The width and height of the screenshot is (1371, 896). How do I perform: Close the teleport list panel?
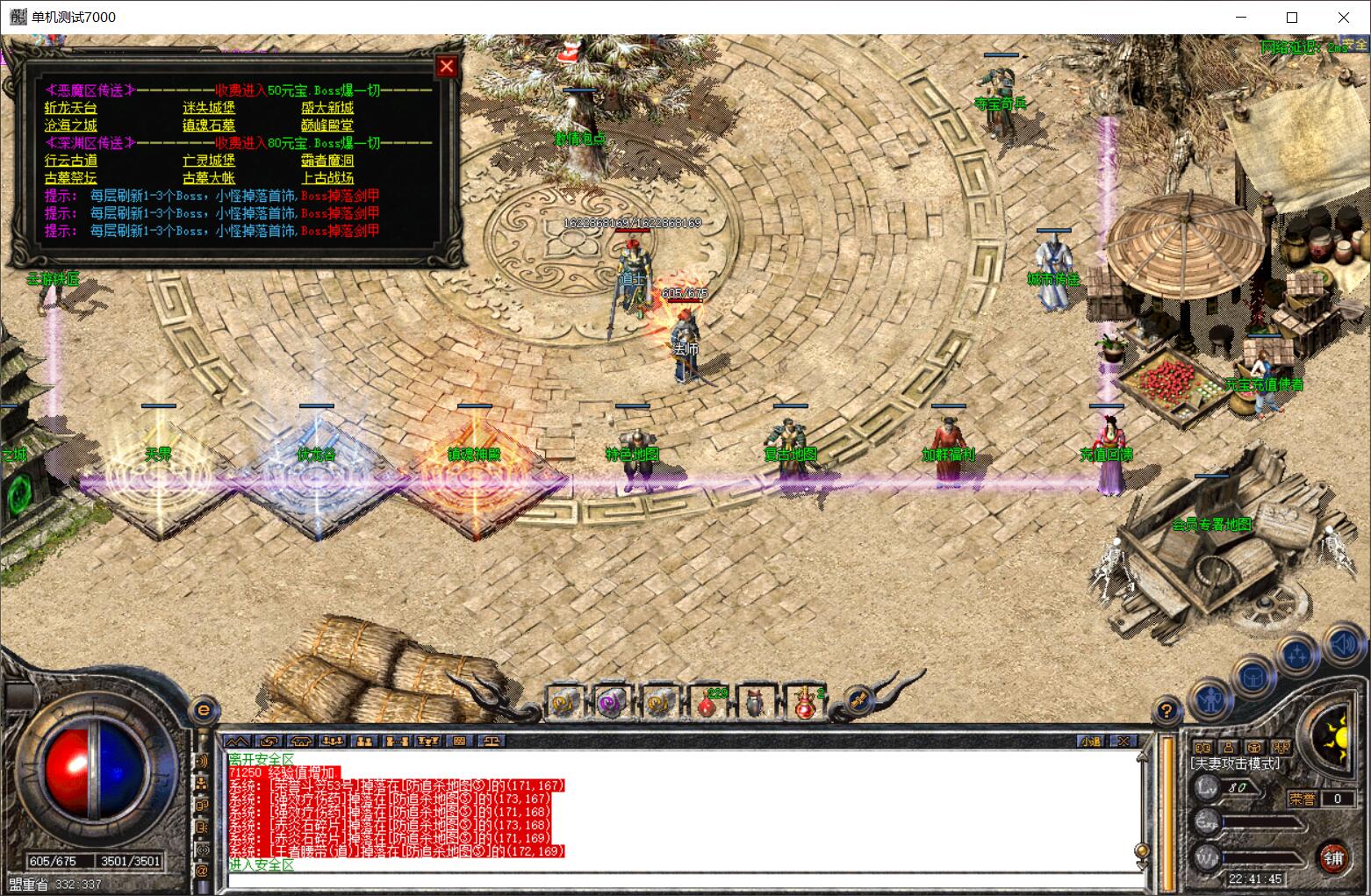tap(447, 67)
